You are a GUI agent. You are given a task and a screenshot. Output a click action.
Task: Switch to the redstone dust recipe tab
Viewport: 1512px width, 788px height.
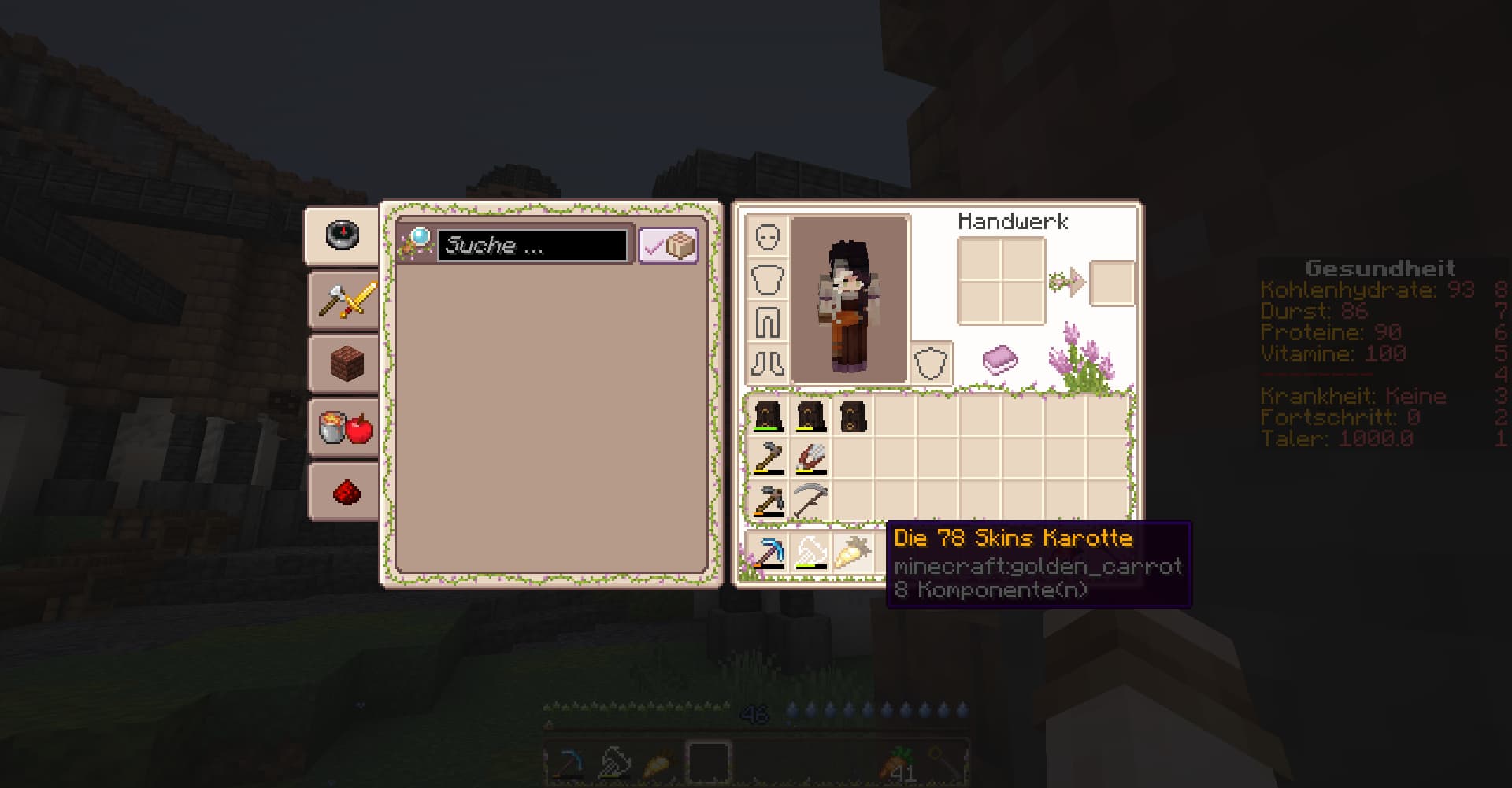point(346,492)
